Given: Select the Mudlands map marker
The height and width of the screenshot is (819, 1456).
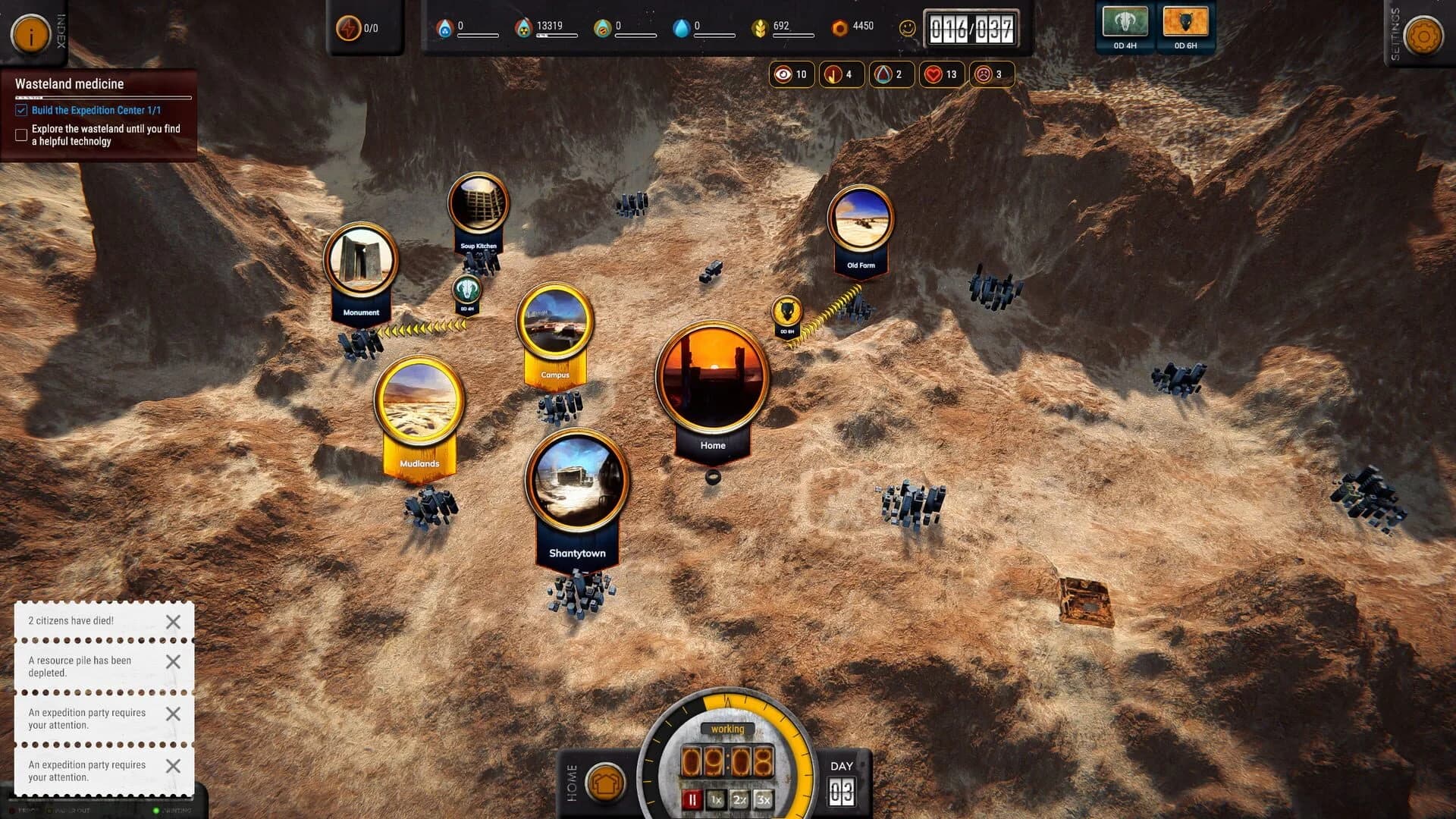Looking at the screenshot, I should (x=419, y=402).
